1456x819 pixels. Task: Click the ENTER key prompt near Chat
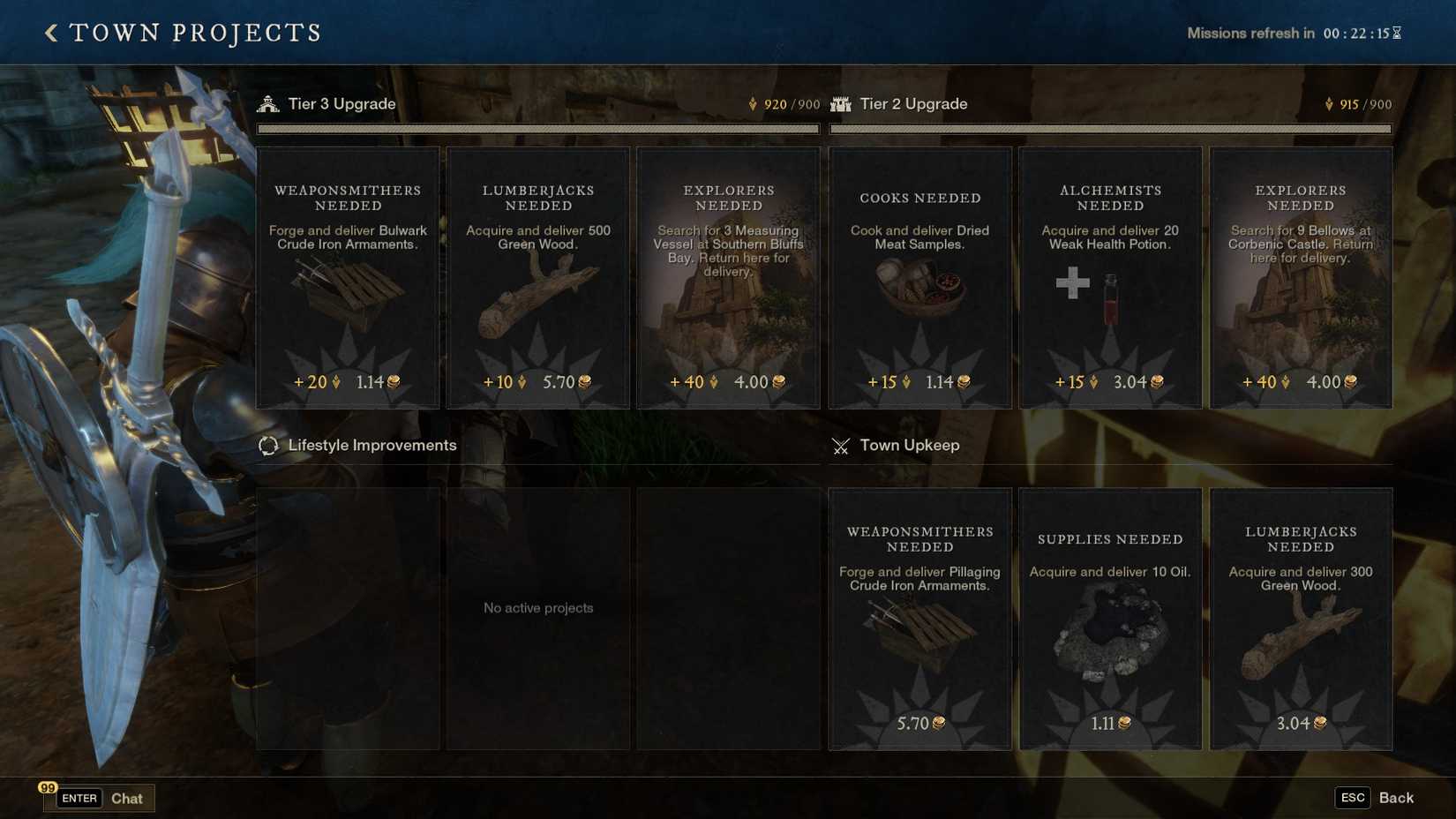tap(79, 798)
